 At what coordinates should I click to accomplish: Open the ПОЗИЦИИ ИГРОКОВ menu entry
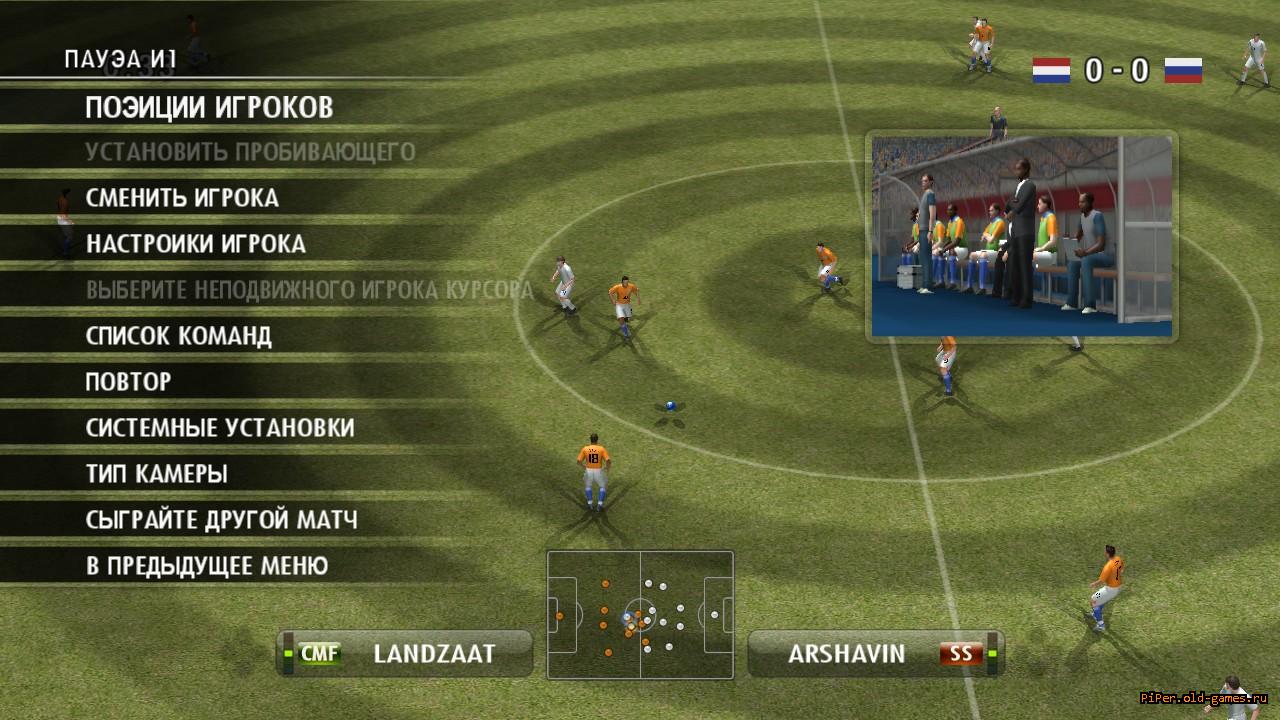[209, 107]
